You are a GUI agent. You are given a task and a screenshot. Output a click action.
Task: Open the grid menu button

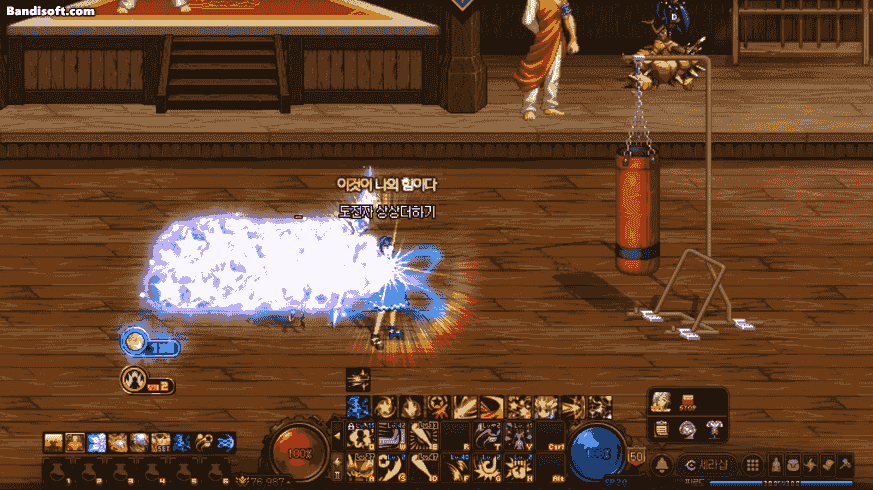[754, 465]
